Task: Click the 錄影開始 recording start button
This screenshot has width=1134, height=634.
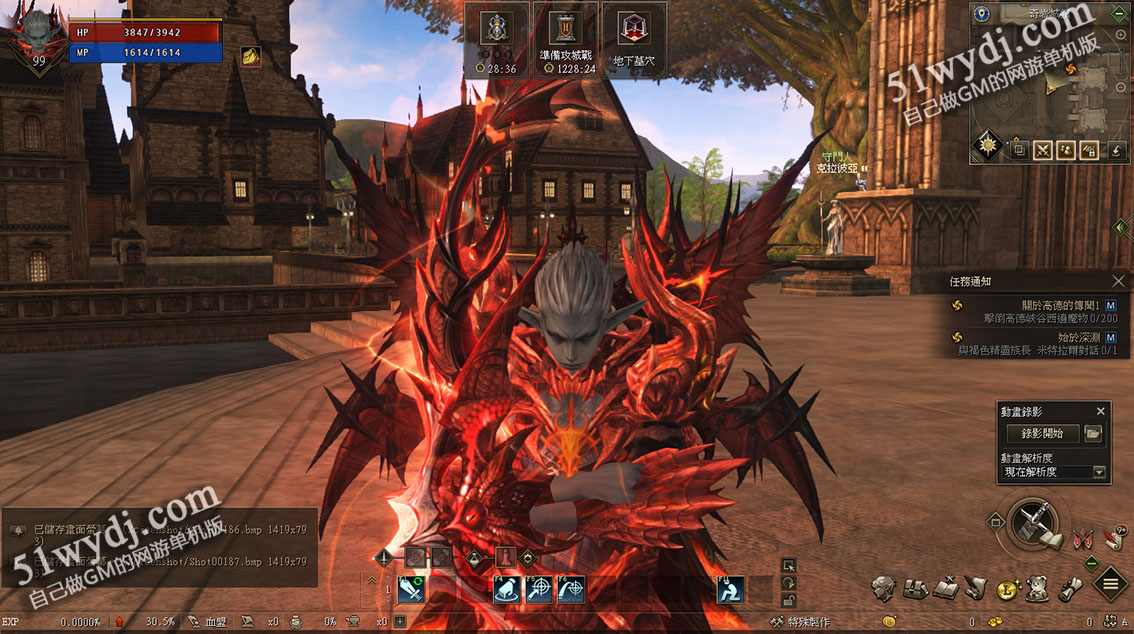Action: [x=1042, y=434]
